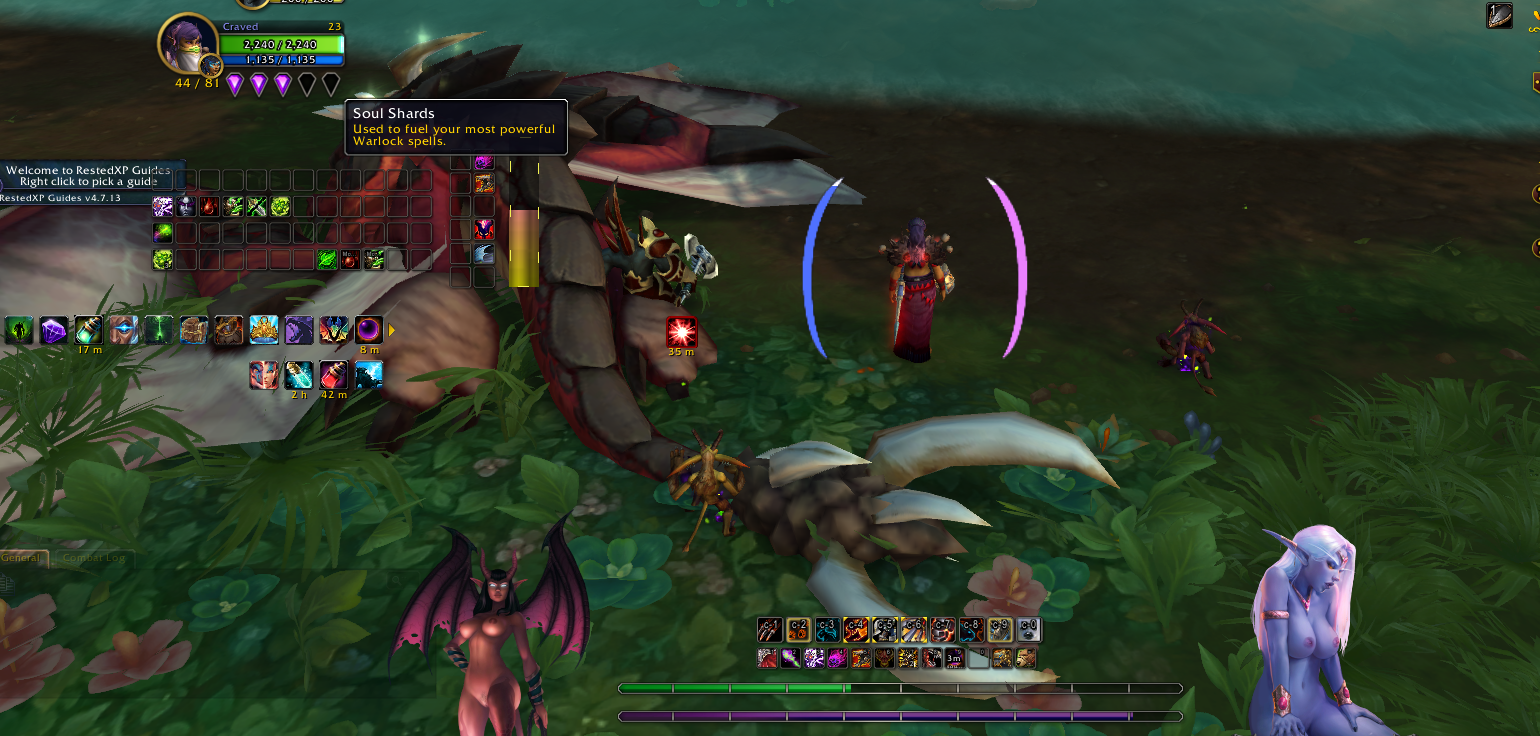1540x736 pixels.
Task: Click the red burst debuff icon showing 35 m
Action: (x=681, y=333)
